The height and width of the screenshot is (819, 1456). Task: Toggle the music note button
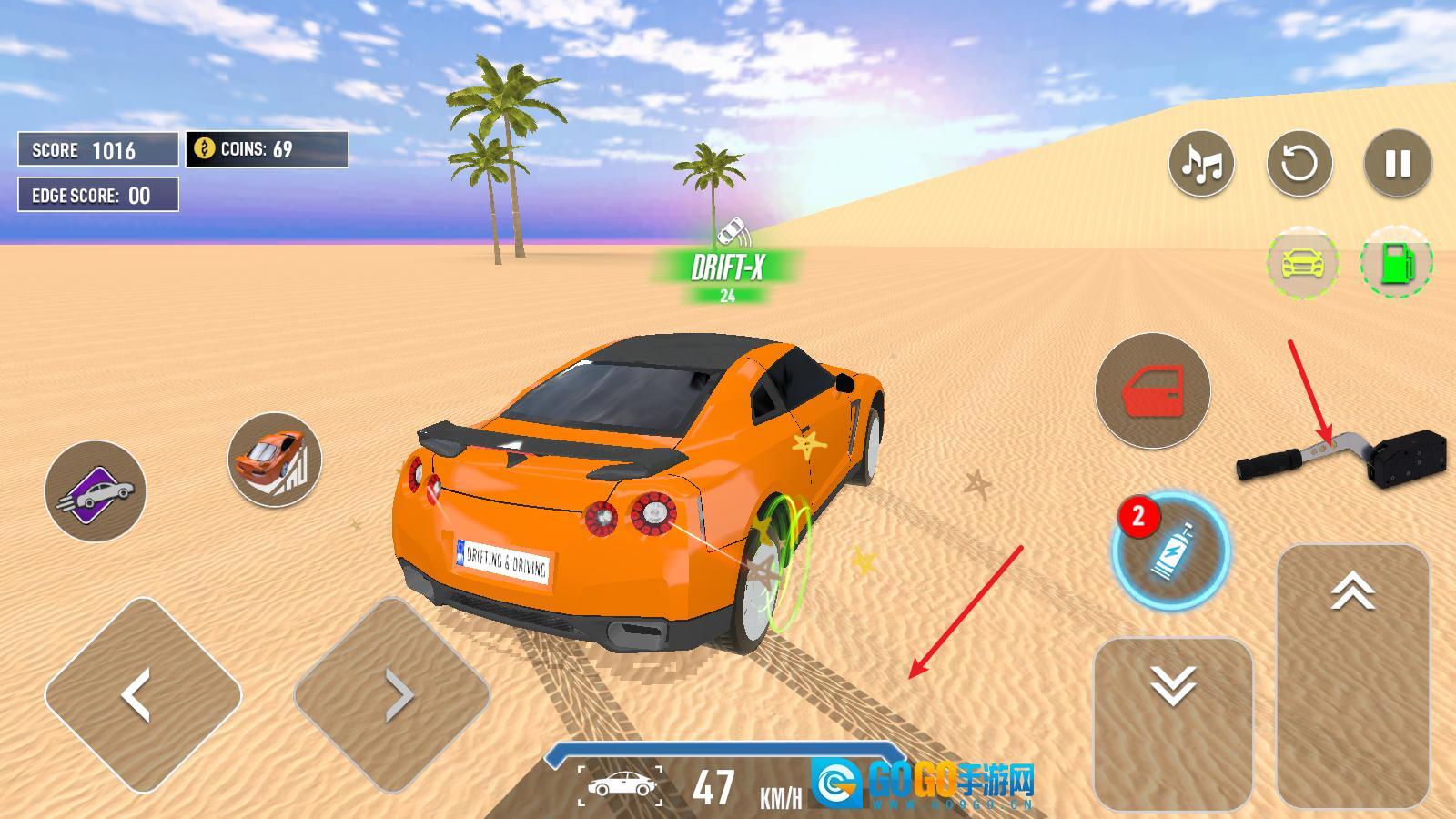point(1201,164)
